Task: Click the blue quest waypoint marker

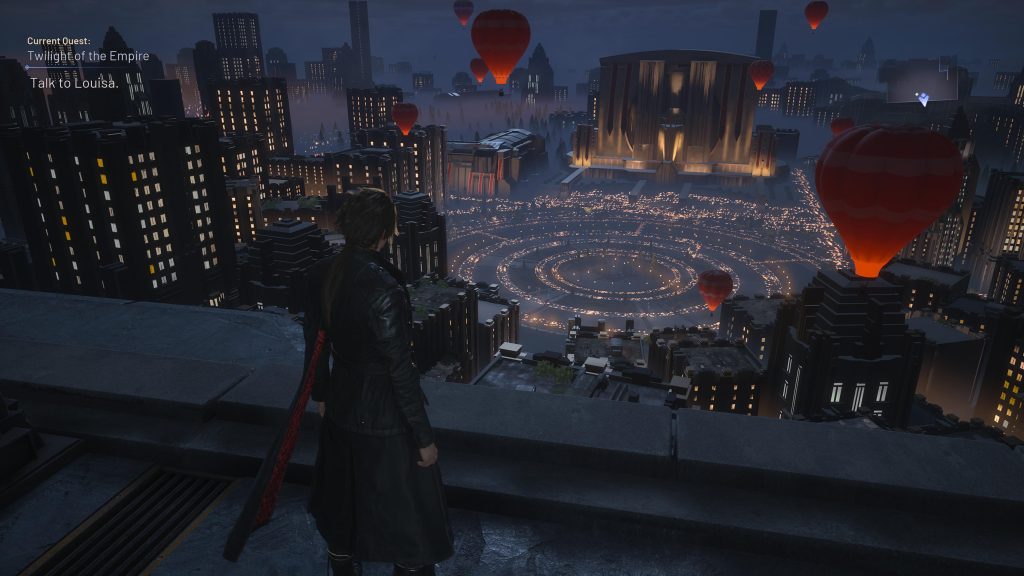Action: (923, 99)
